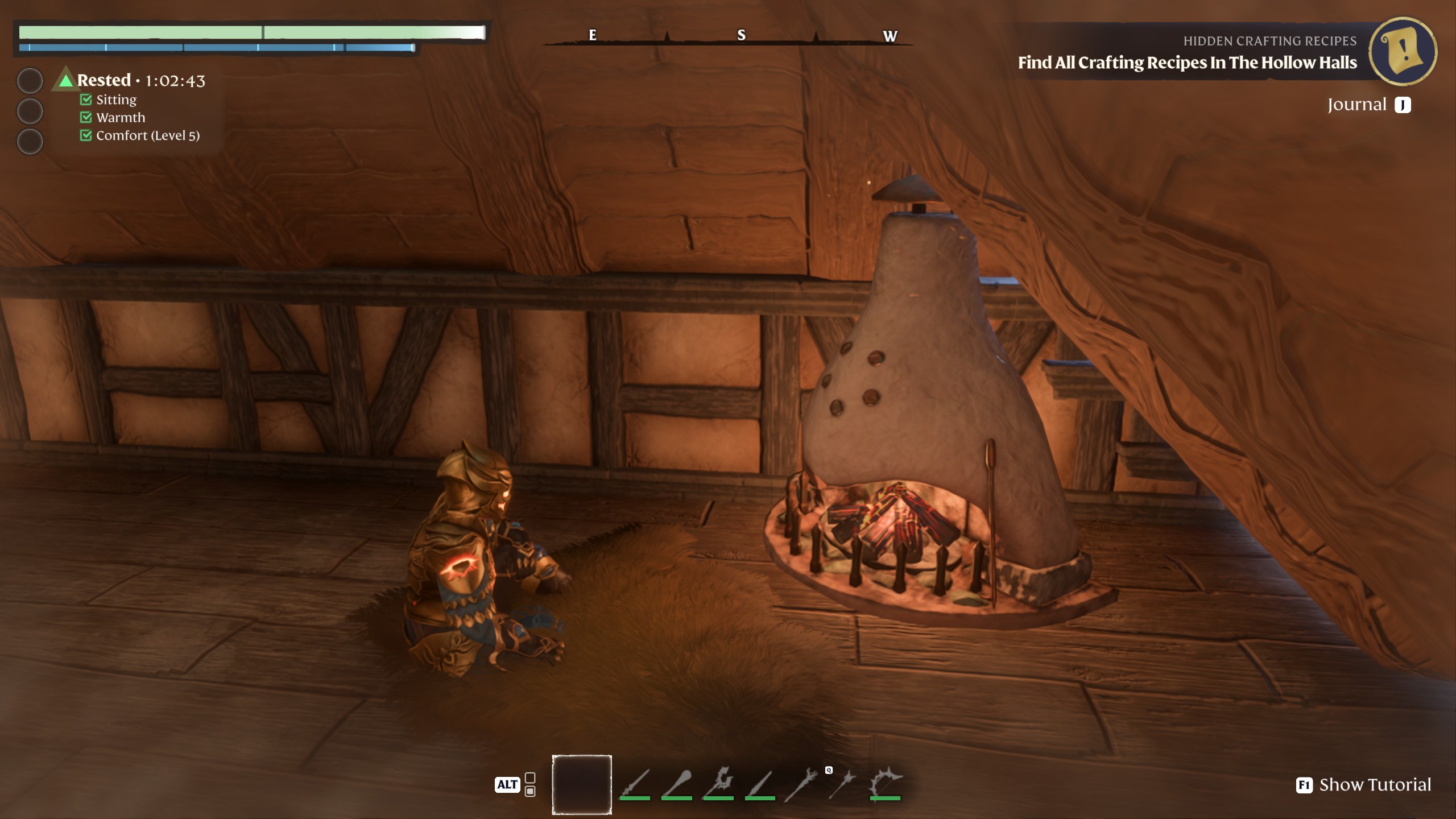Click the green Rested buff arrow icon
The image size is (1456, 819).
(x=66, y=80)
